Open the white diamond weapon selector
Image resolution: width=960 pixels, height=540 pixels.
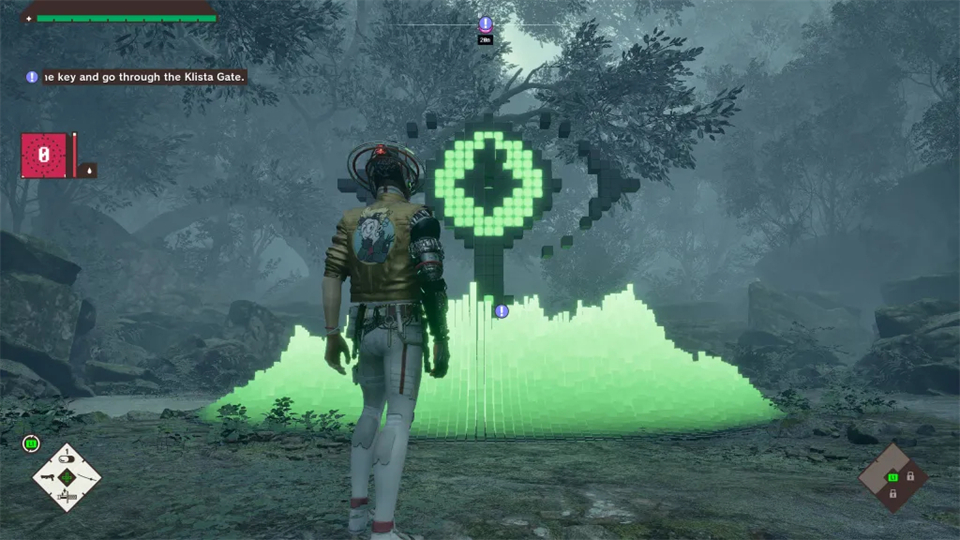pos(67,477)
